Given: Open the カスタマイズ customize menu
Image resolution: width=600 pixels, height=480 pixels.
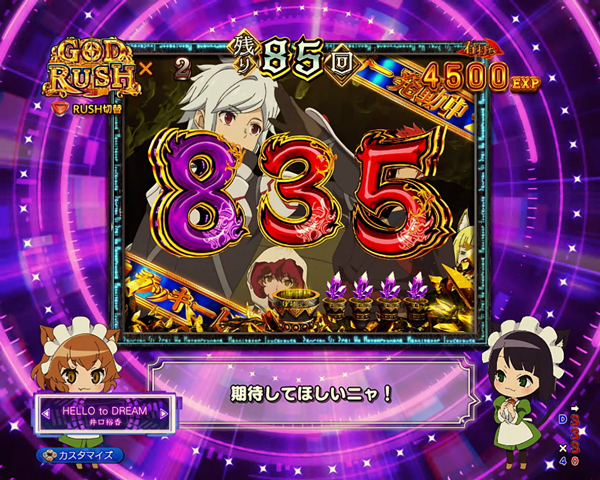Looking at the screenshot, I should 80,456.
